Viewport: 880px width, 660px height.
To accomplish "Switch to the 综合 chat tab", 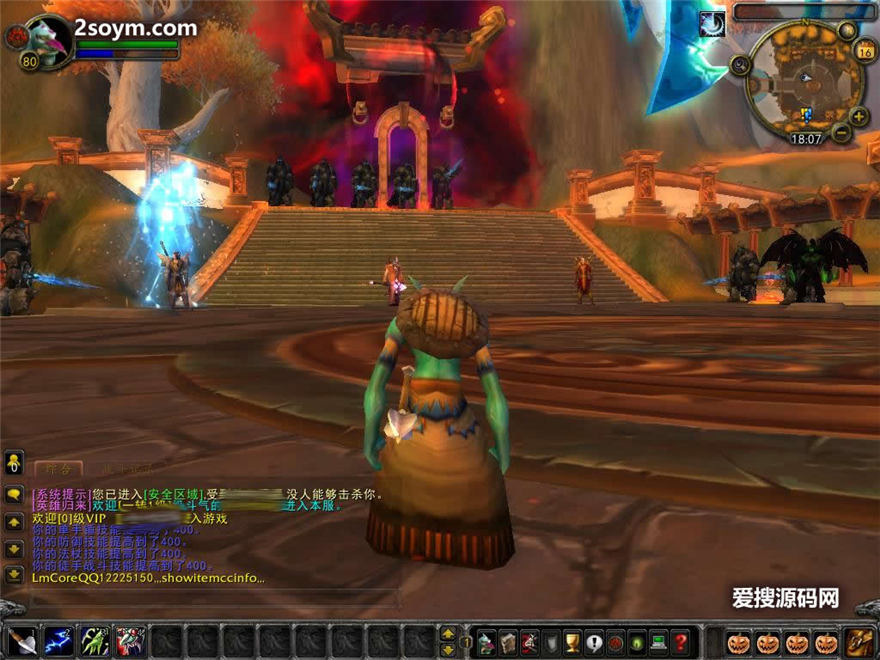I will [57, 468].
